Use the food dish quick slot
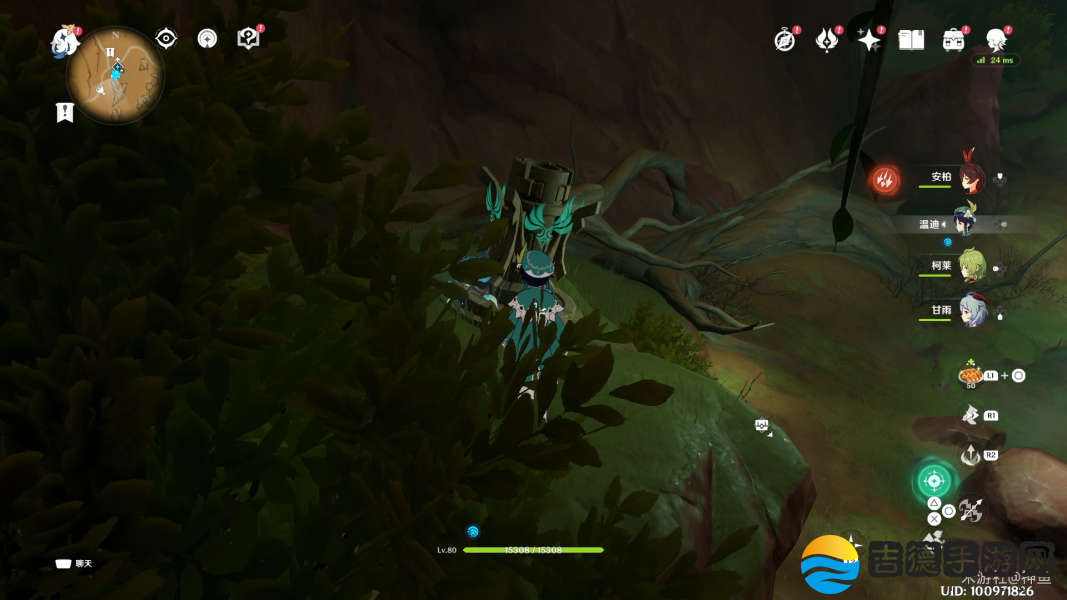Screen dimensions: 1067x600 [970, 374]
